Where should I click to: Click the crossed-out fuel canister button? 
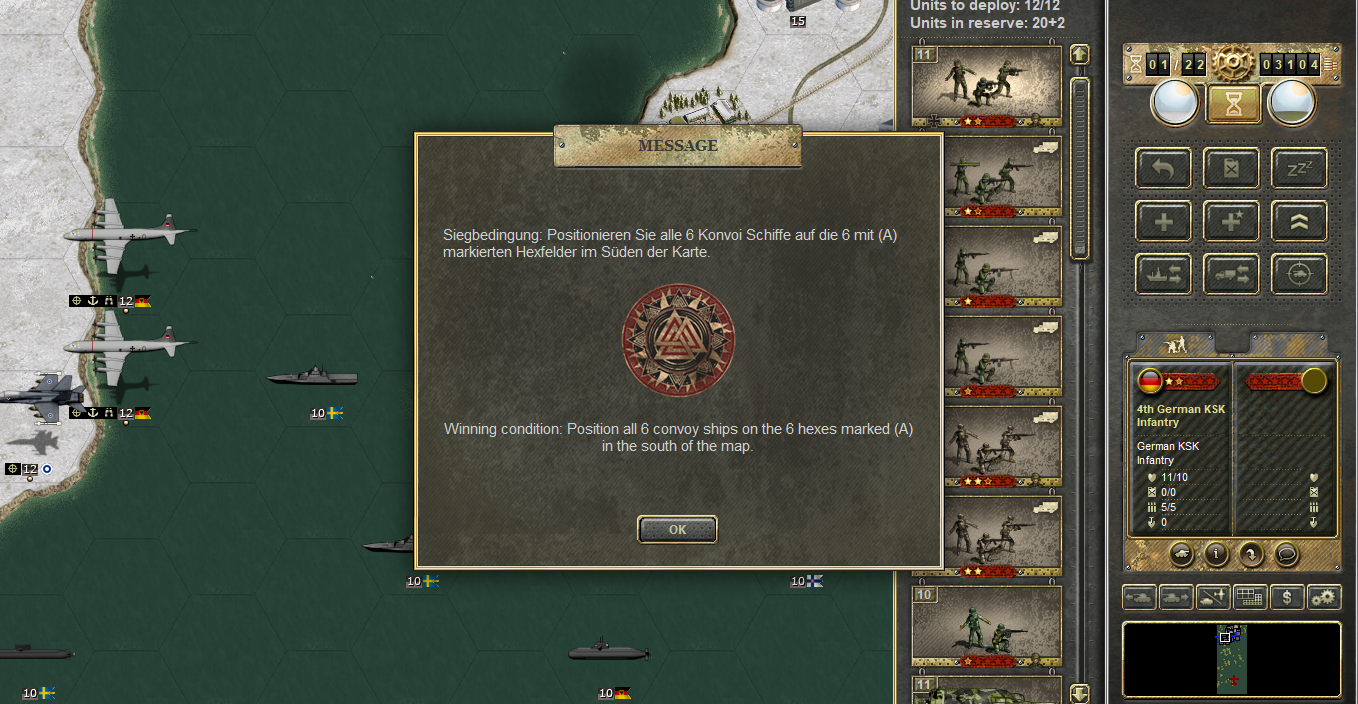tap(1231, 168)
